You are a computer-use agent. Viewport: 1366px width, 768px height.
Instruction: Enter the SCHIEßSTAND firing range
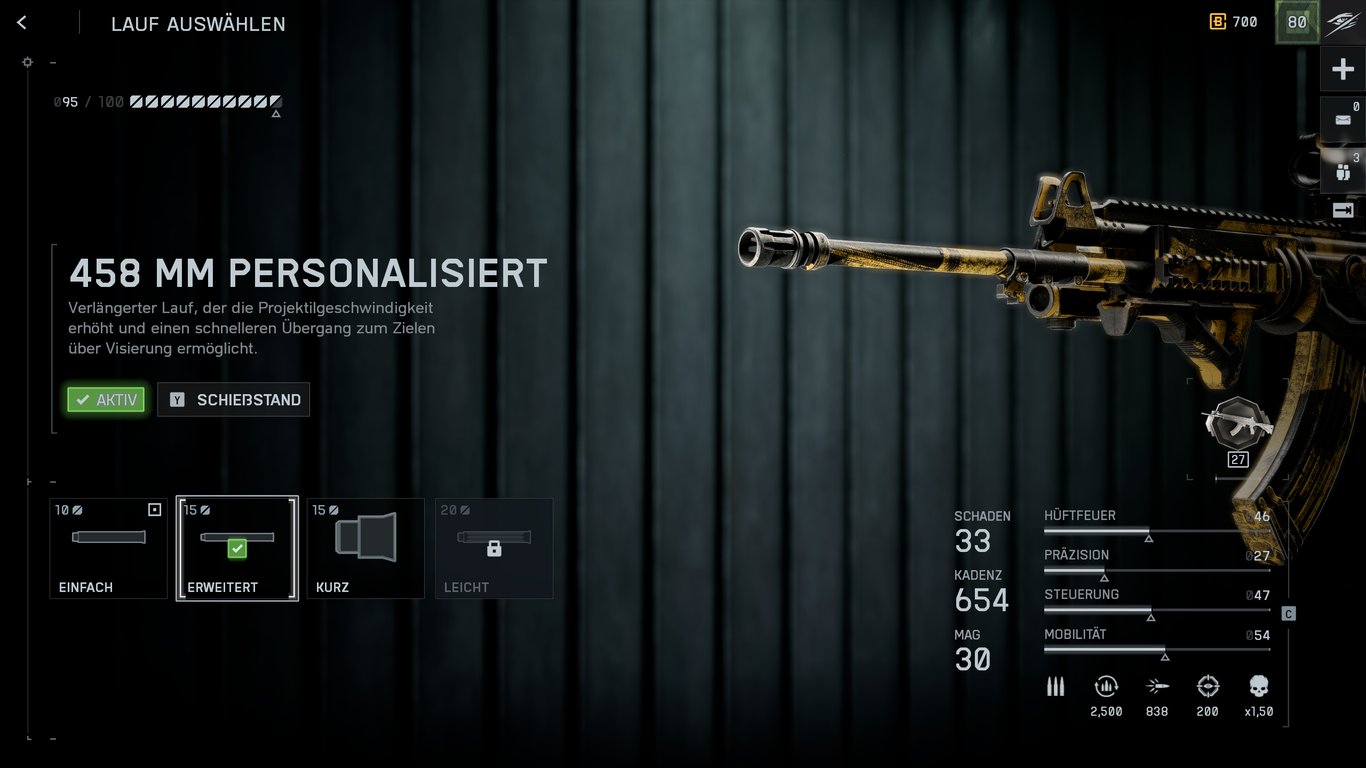pos(233,399)
